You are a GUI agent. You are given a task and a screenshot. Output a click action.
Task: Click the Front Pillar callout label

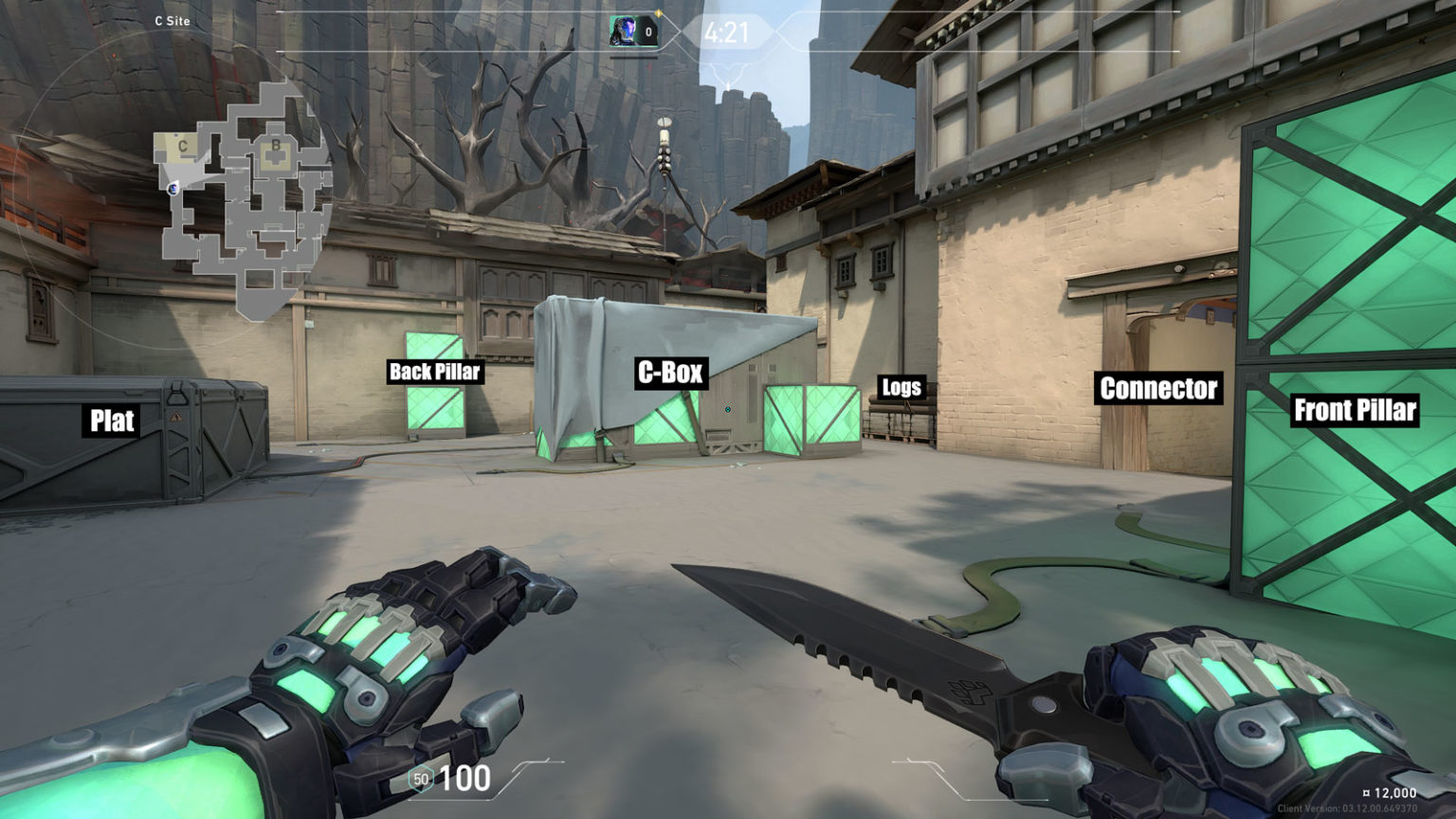pos(1356,411)
